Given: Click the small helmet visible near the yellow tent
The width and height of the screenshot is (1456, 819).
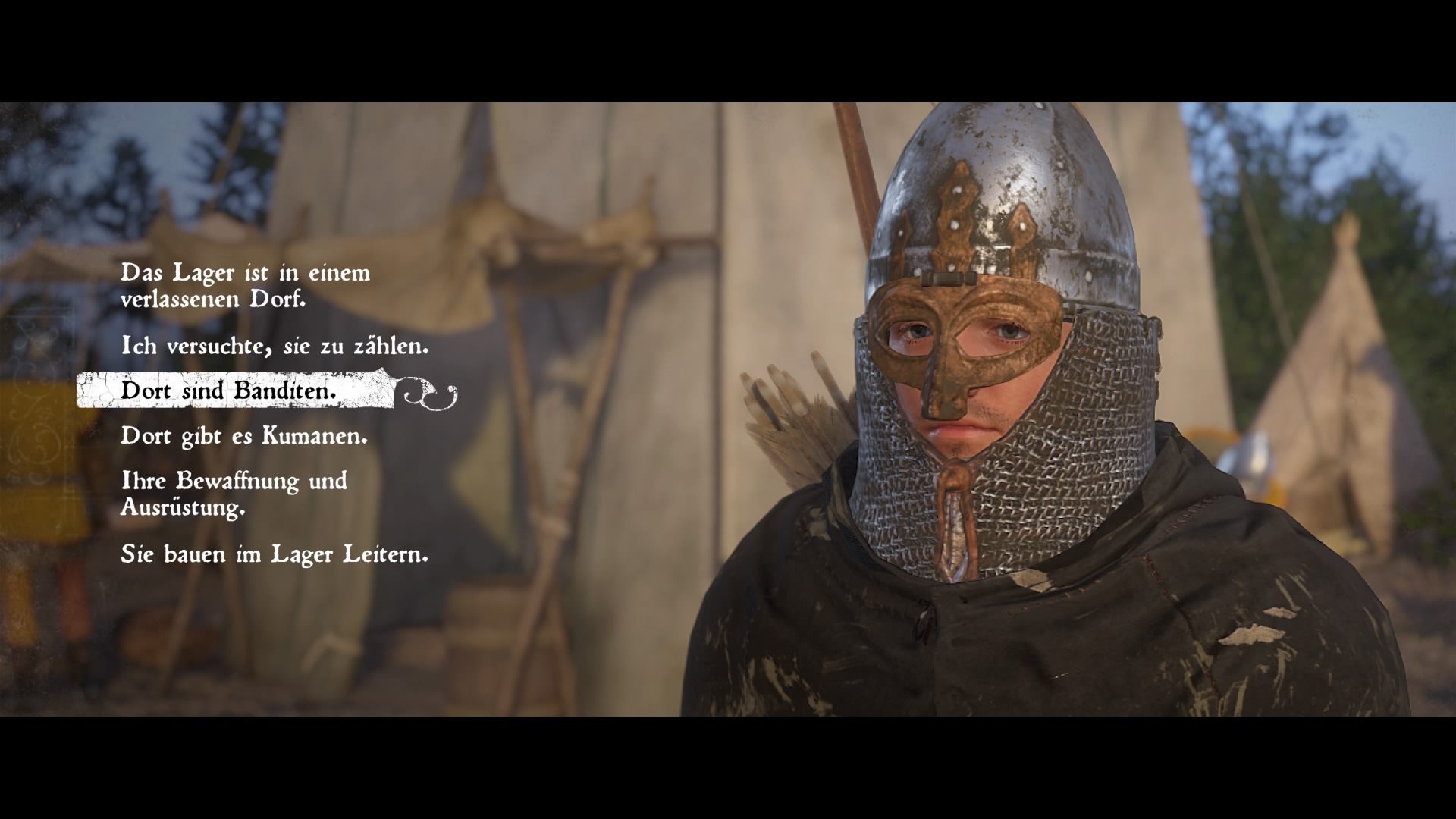Looking at the screenshot, I should pos(1249,460).
